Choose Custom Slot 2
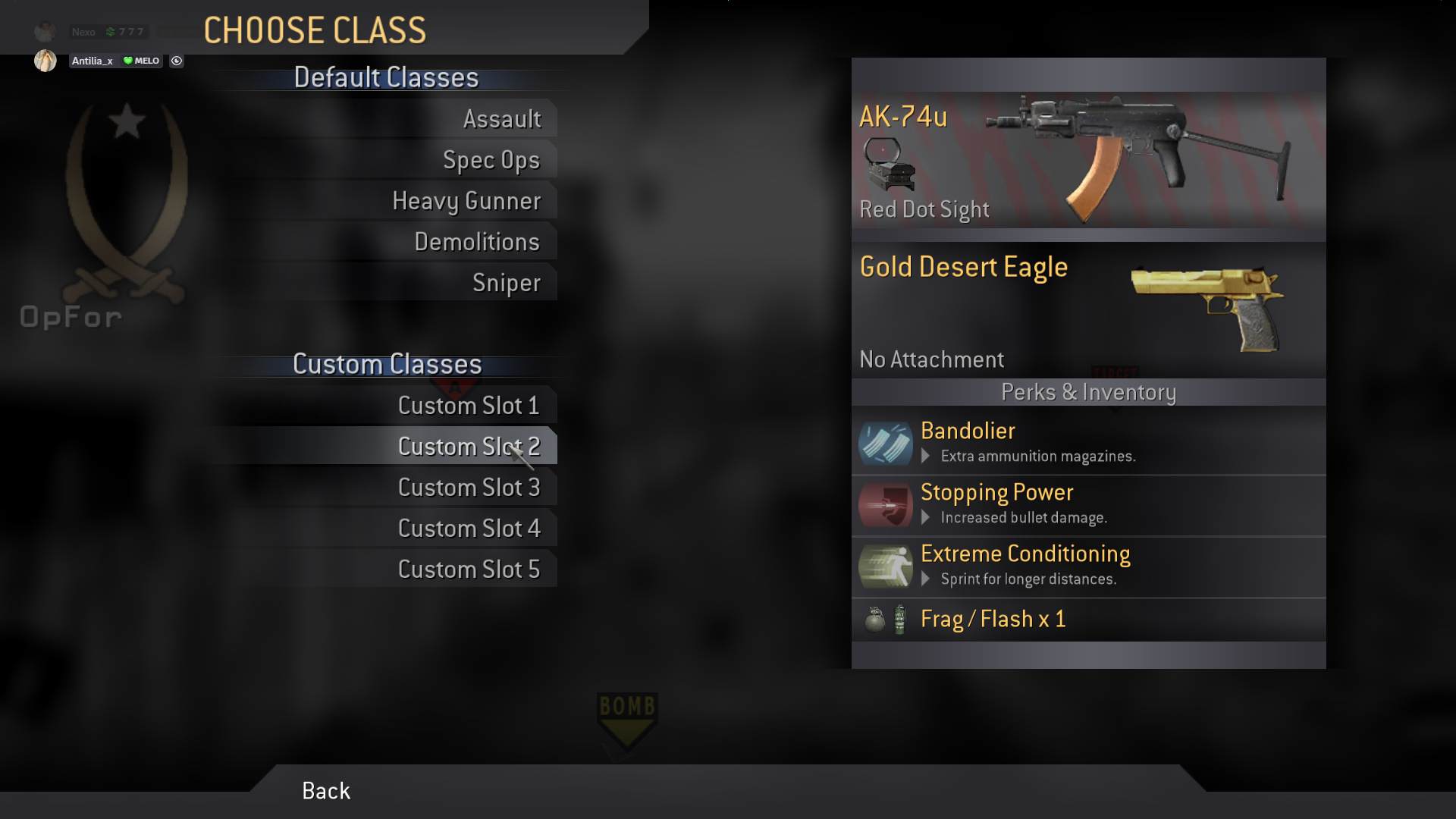This screenshot has height=819, width=1456. click(x=468, y=447)
